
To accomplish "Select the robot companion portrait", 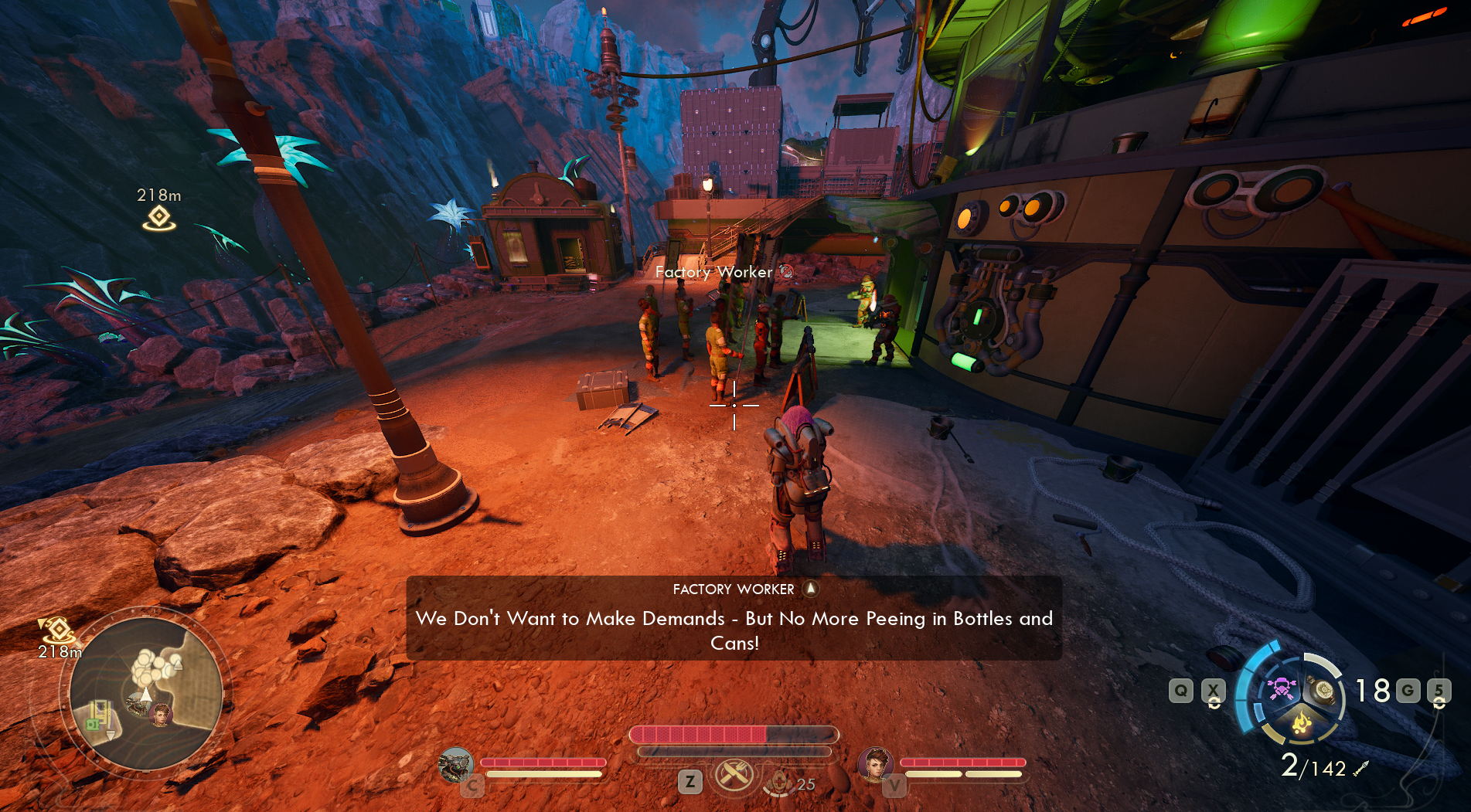I will (455, 766).
